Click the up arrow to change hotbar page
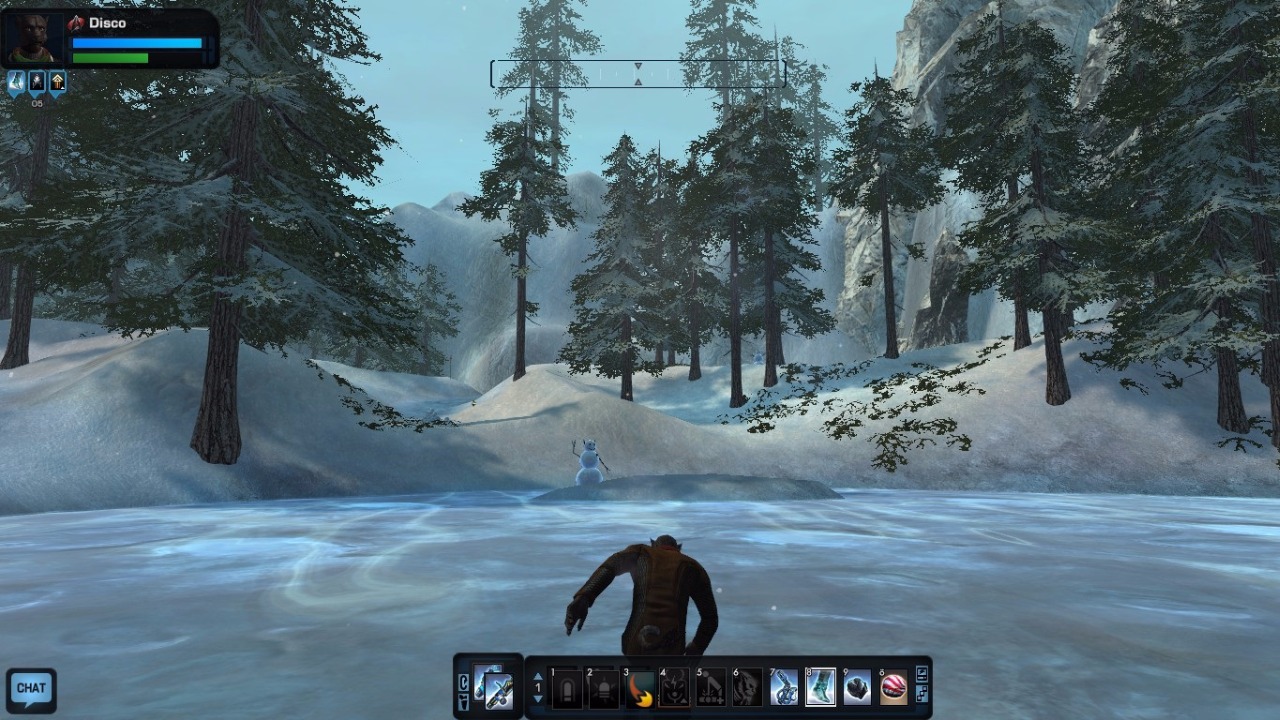The height and width of the screenshot is (720, 1280). (537, 676)
